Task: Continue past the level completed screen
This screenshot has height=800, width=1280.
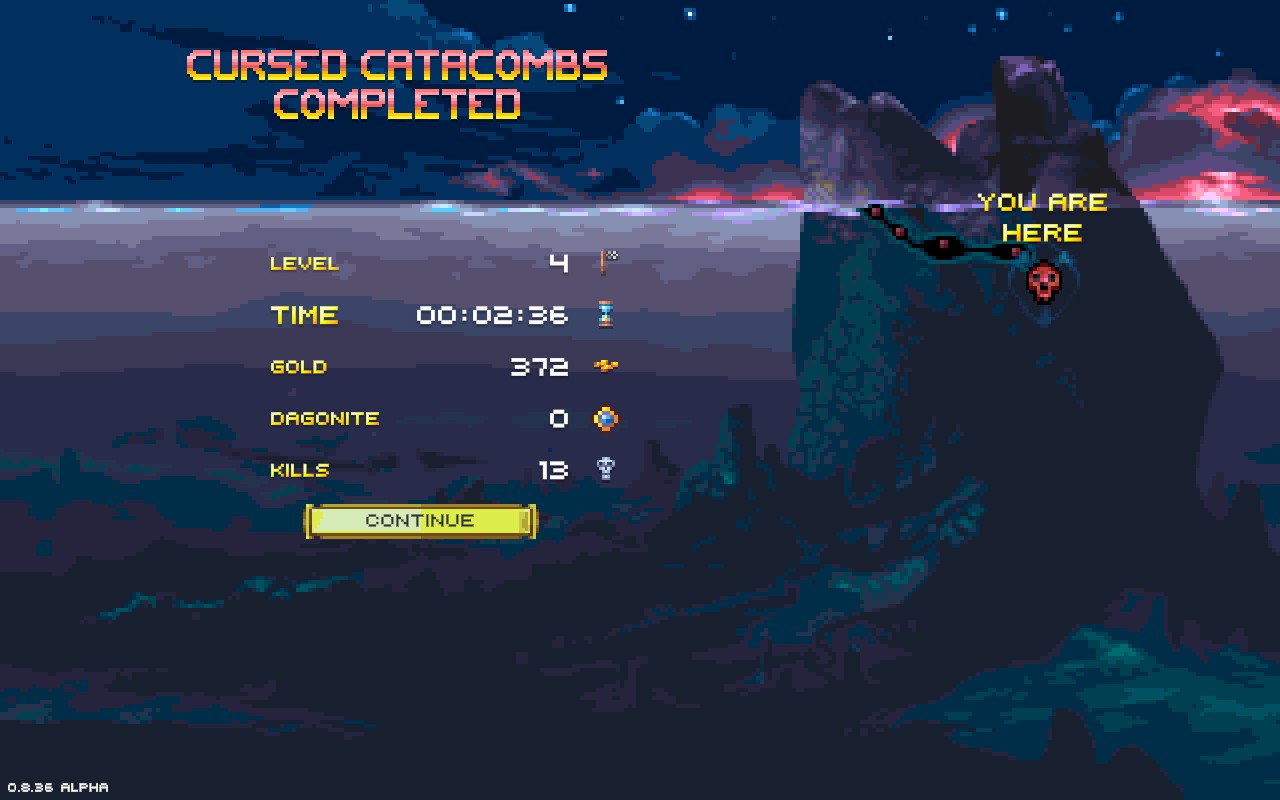Action: coord(420,521)
